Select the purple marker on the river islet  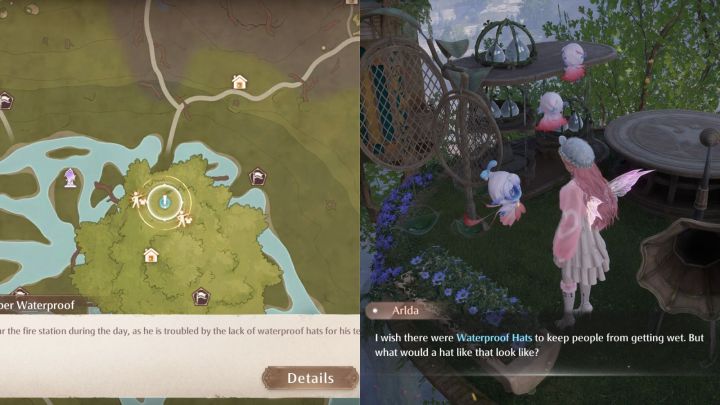(71, 178)
